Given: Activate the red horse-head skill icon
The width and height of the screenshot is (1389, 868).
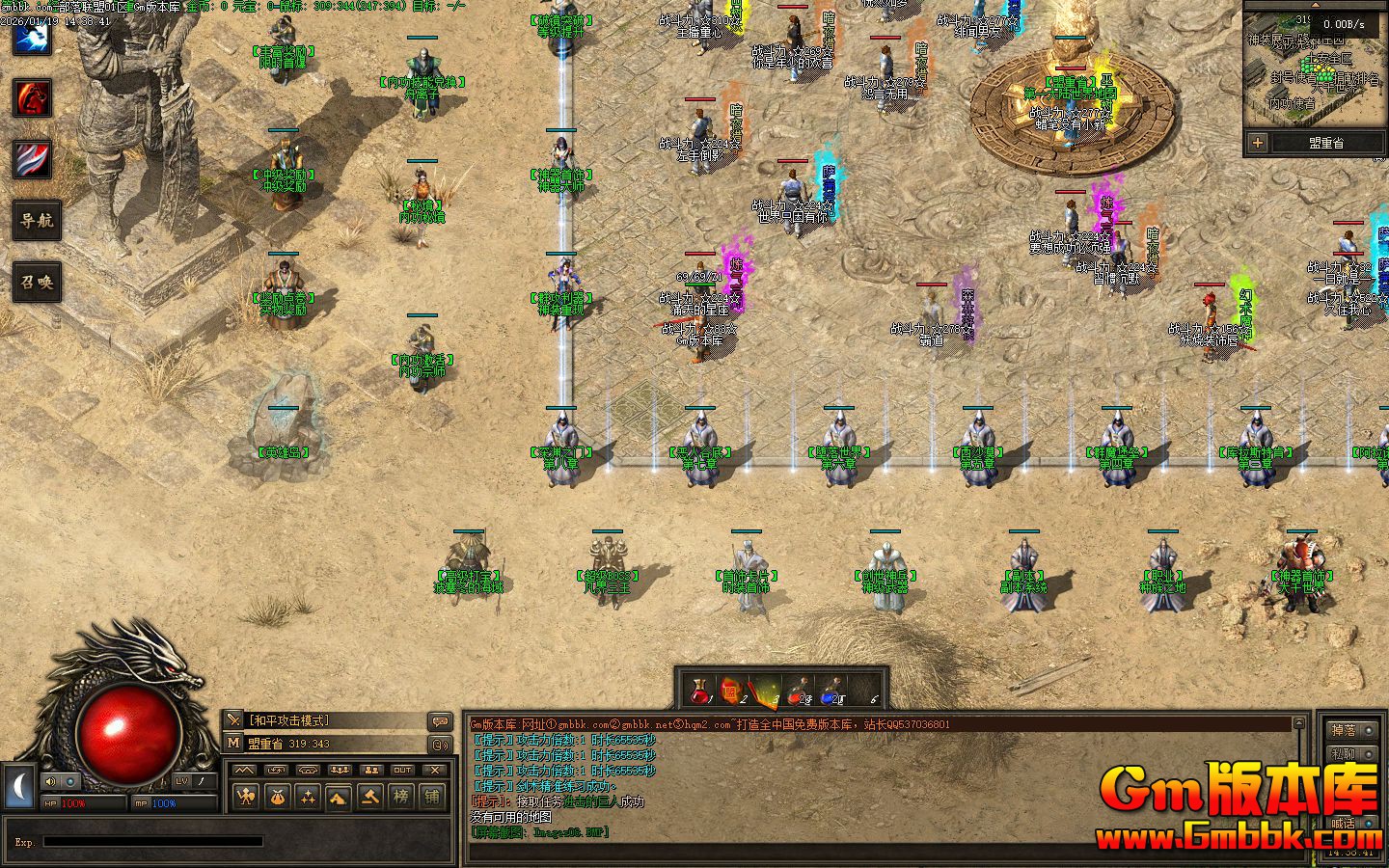Looking at the screenshot, I should tap(32, 98).
